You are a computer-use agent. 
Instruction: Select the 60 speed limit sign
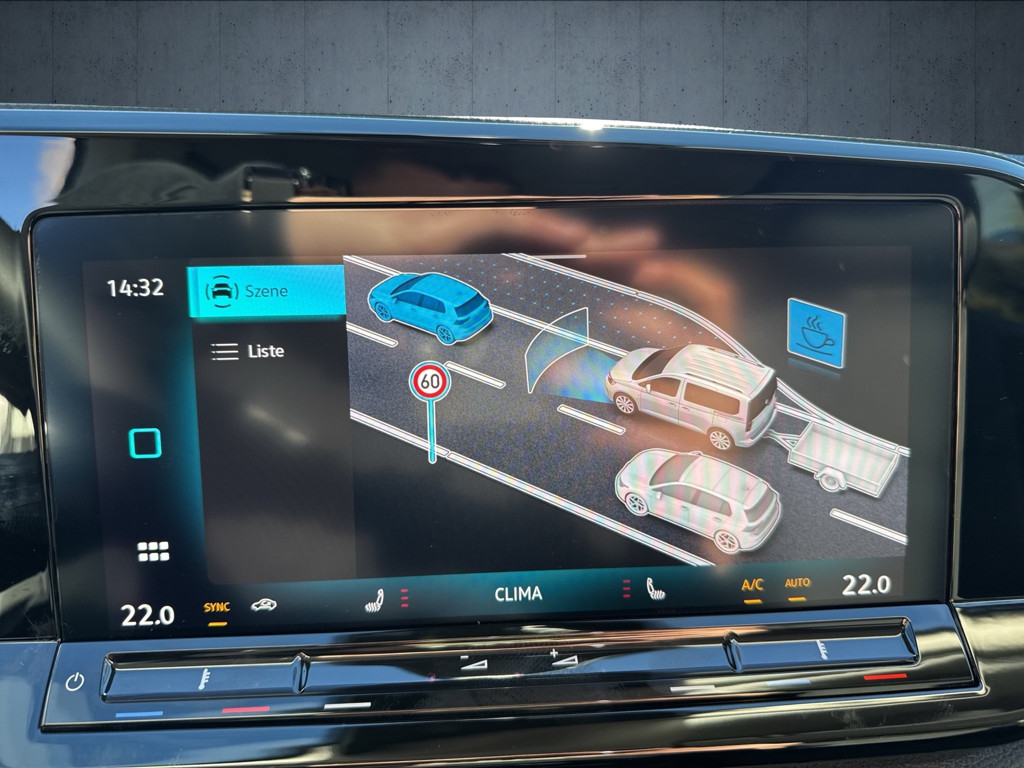tap(430, 381)
